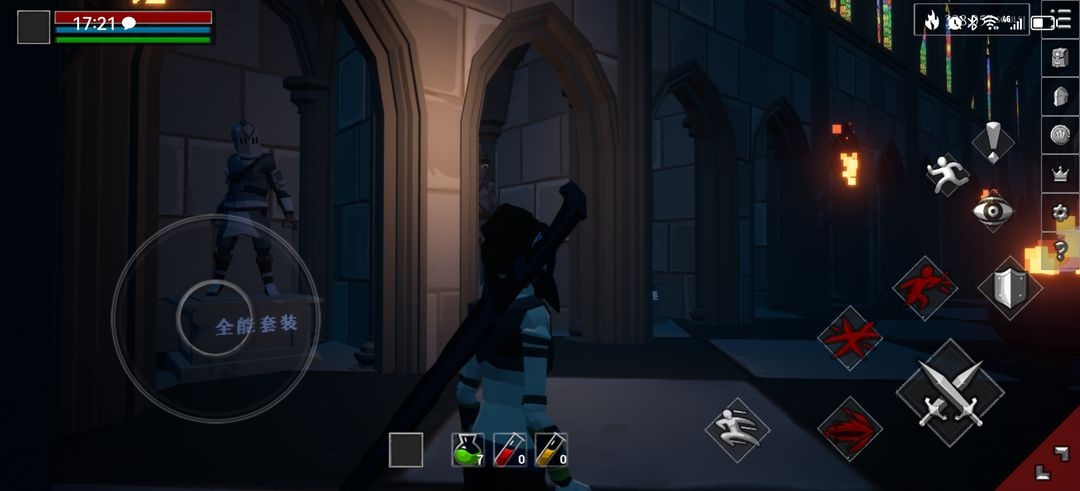
Task: Use the yellow vial potion slot
Action: pyautogui.click(x=551, y=449)
